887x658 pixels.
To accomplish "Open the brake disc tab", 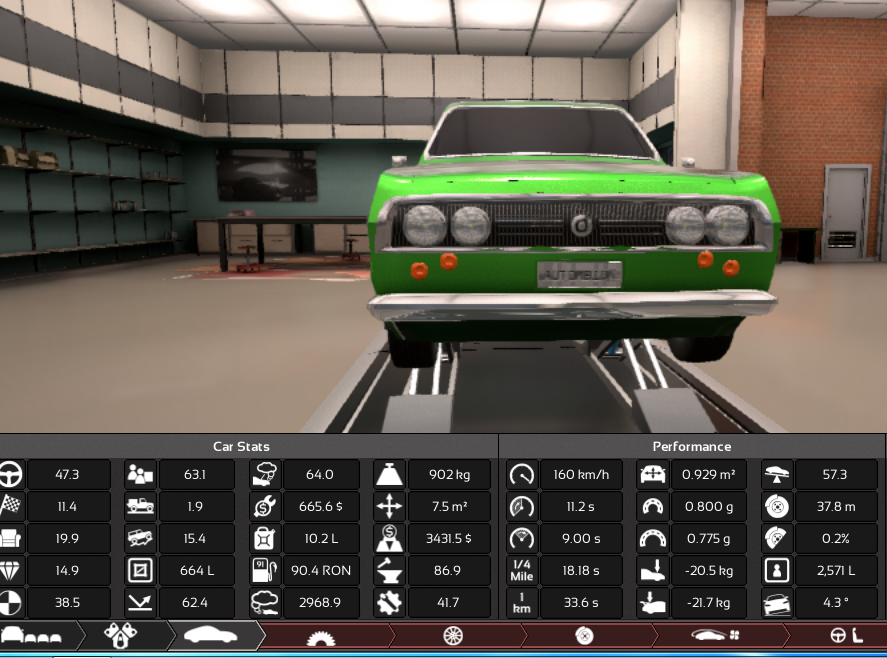I will click(x=585, y=636).
